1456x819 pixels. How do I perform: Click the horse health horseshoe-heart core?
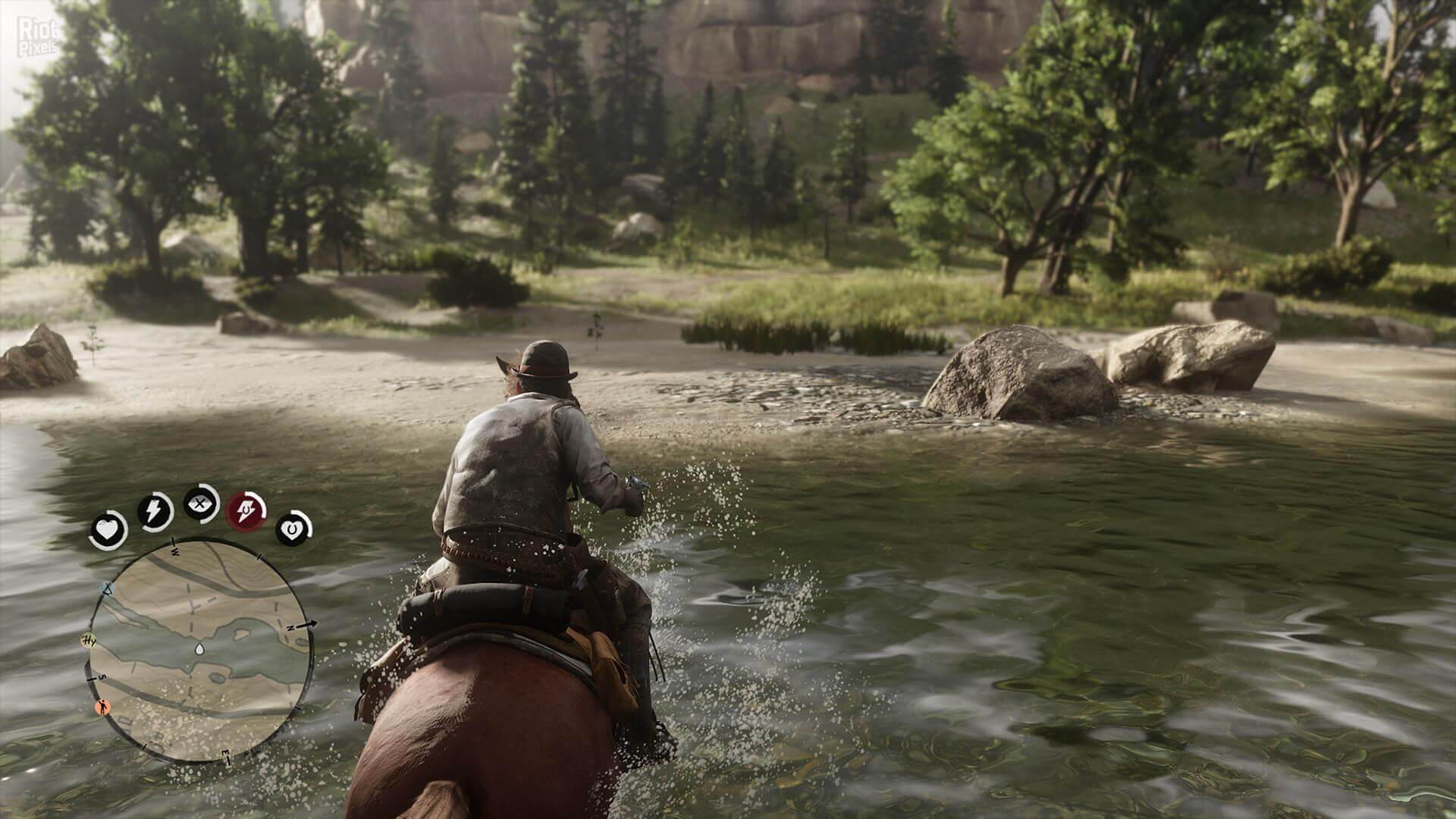[293, 529]
